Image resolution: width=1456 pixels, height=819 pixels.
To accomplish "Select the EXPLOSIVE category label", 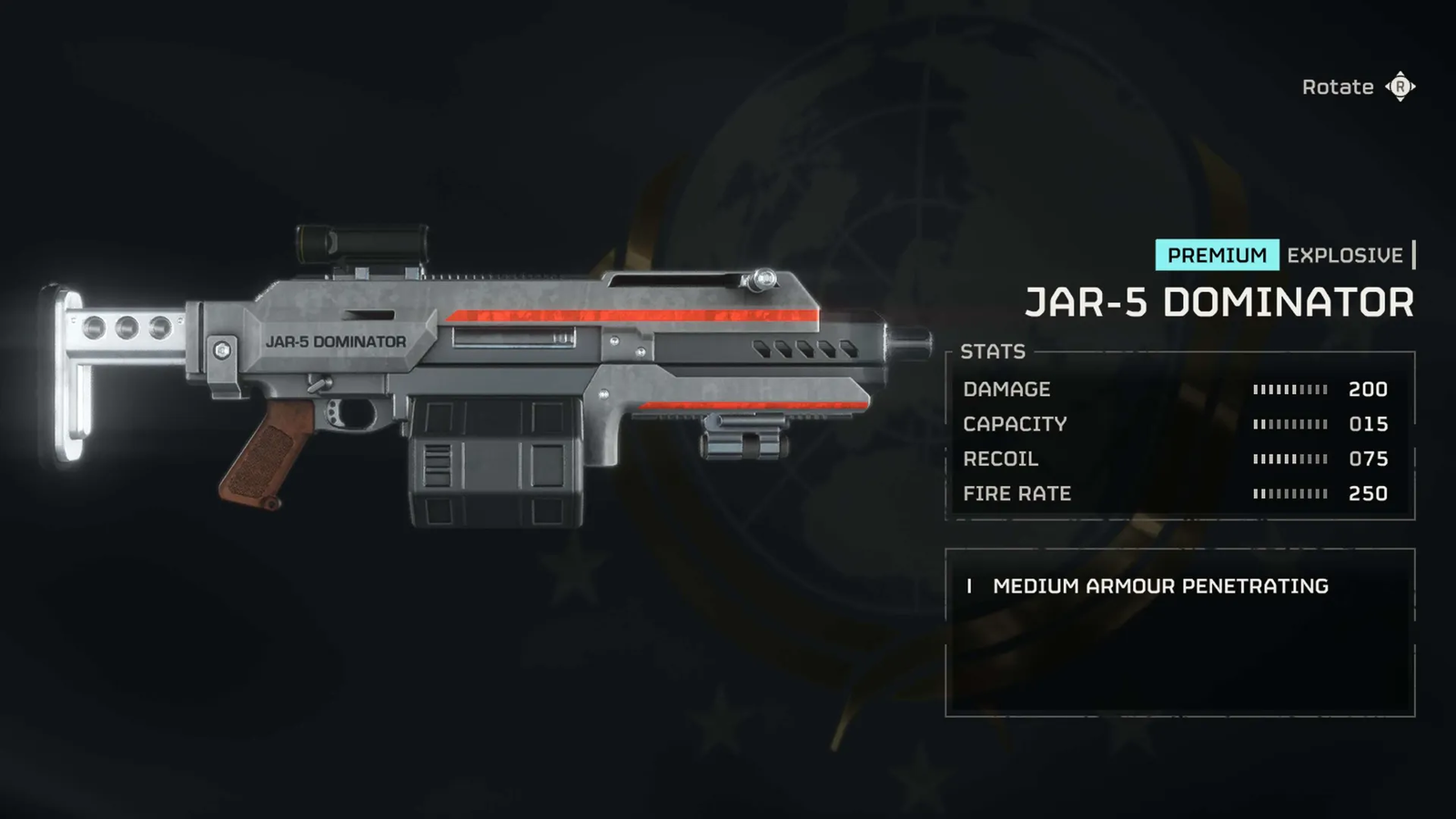I will (1344, 256).
